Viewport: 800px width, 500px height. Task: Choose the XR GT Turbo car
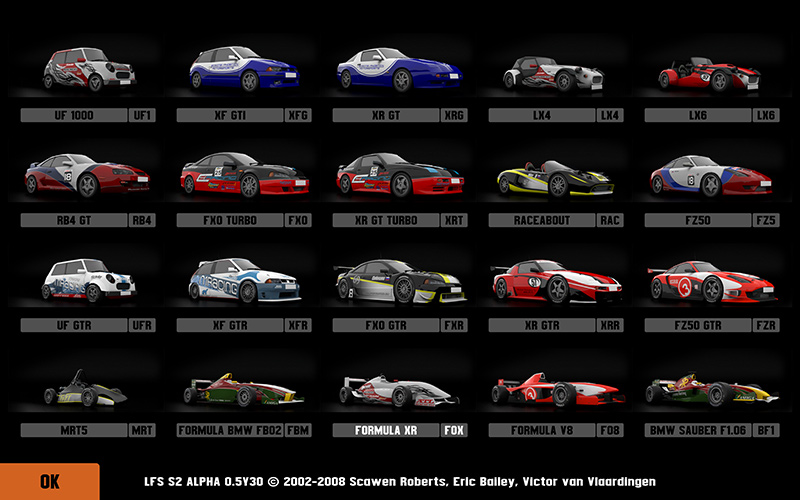(401, 177)
